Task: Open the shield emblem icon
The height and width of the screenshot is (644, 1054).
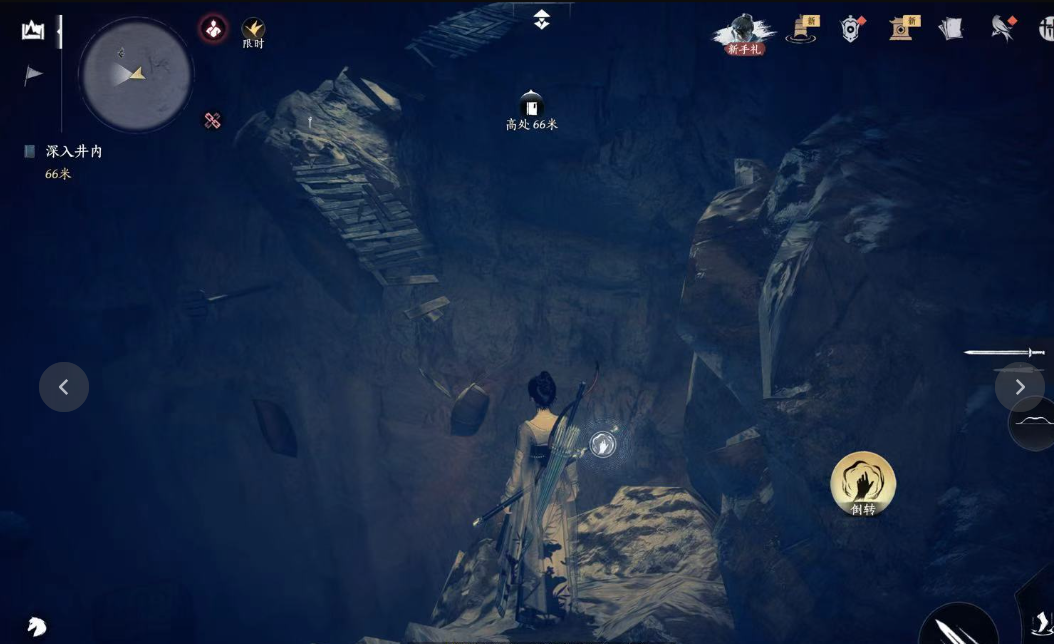Action: tap(851, 29)
